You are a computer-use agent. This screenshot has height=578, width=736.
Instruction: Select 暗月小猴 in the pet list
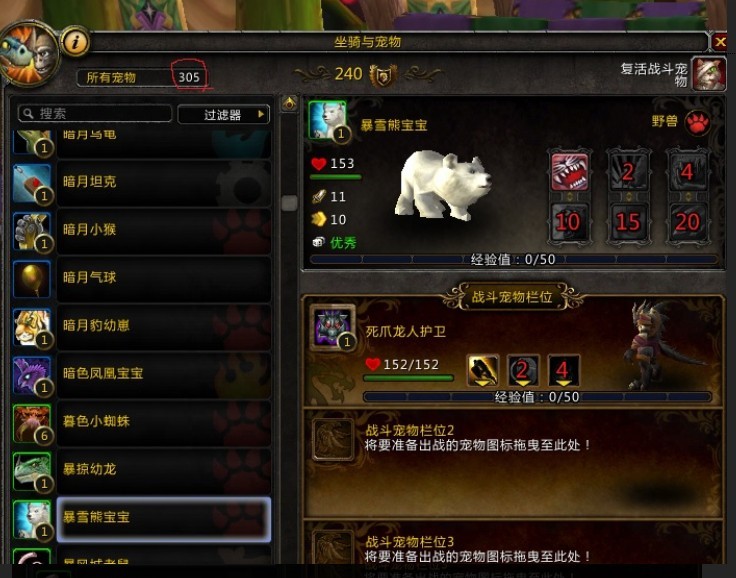tap(140, 230)
